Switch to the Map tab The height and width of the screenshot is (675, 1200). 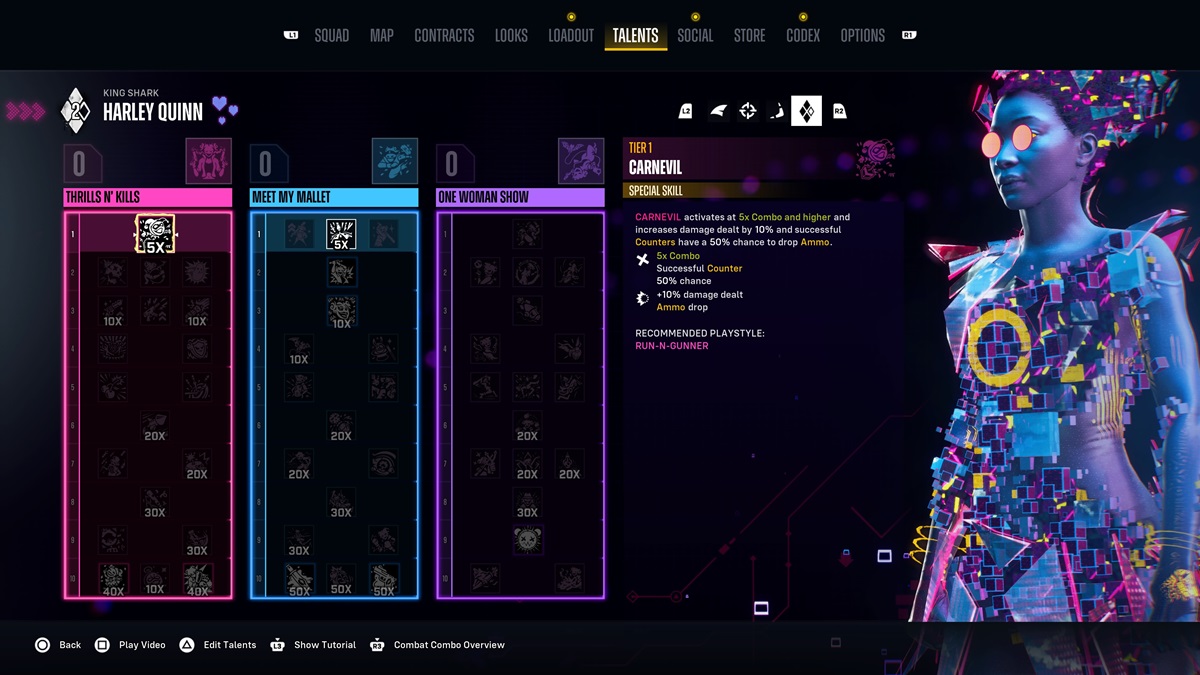[381, 36]
